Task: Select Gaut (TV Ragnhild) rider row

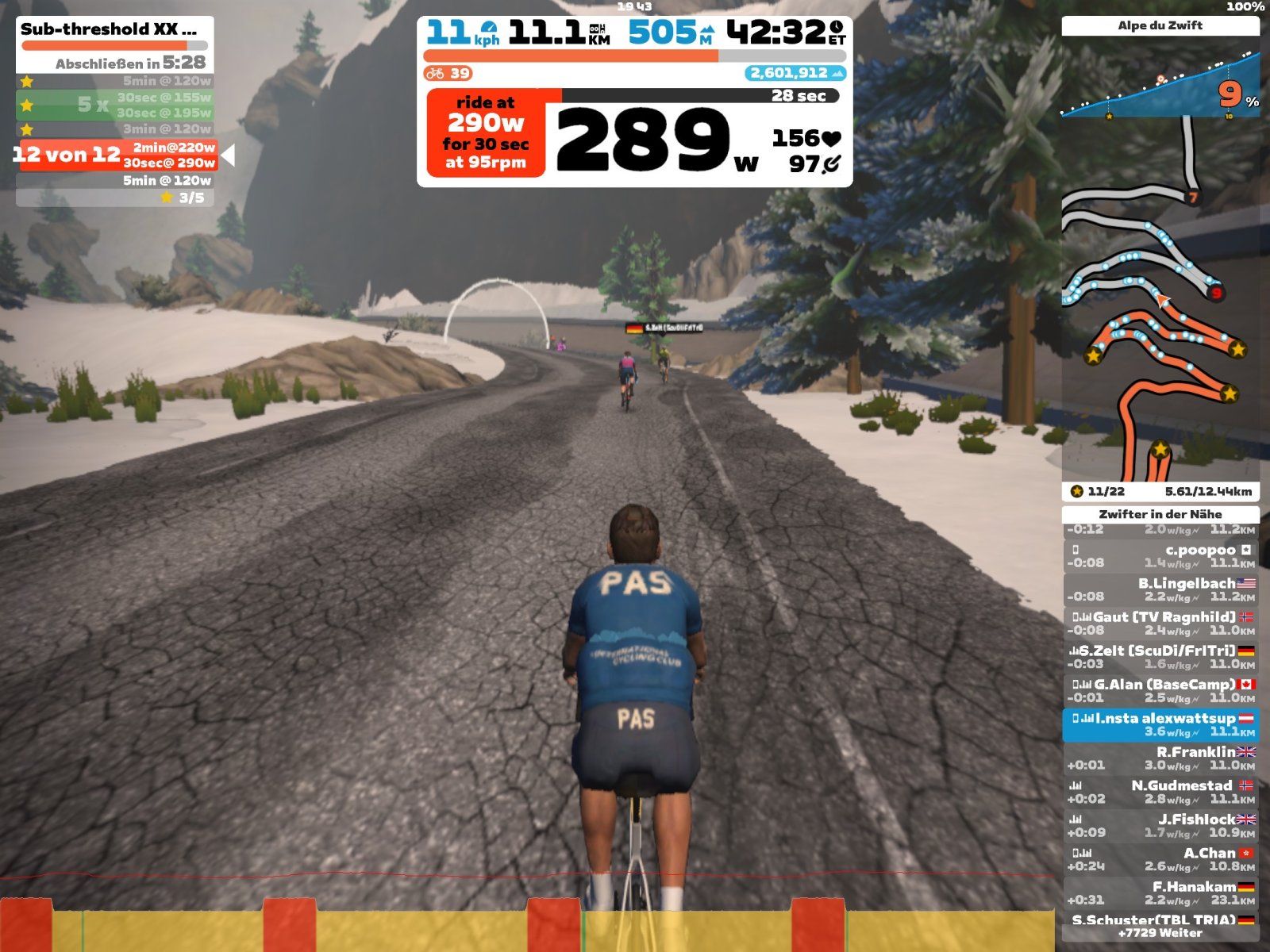Action: (1160, 624)
